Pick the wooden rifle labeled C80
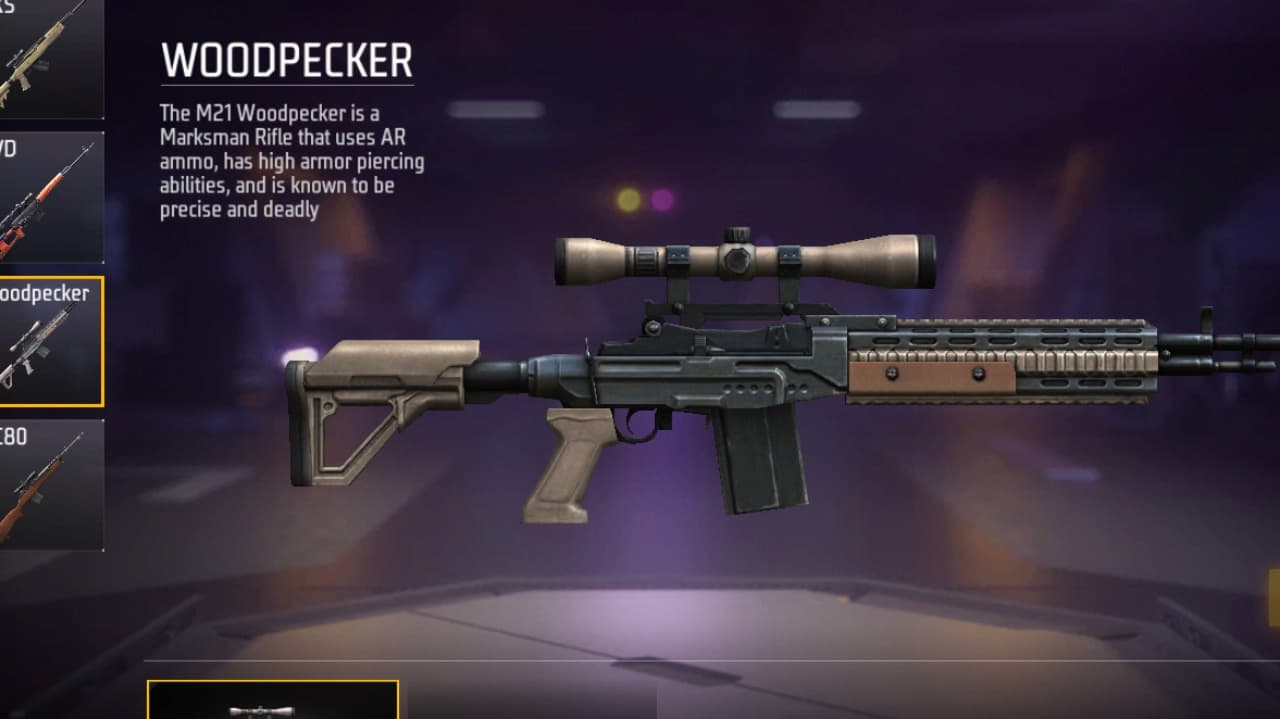 tap(48, 484)
